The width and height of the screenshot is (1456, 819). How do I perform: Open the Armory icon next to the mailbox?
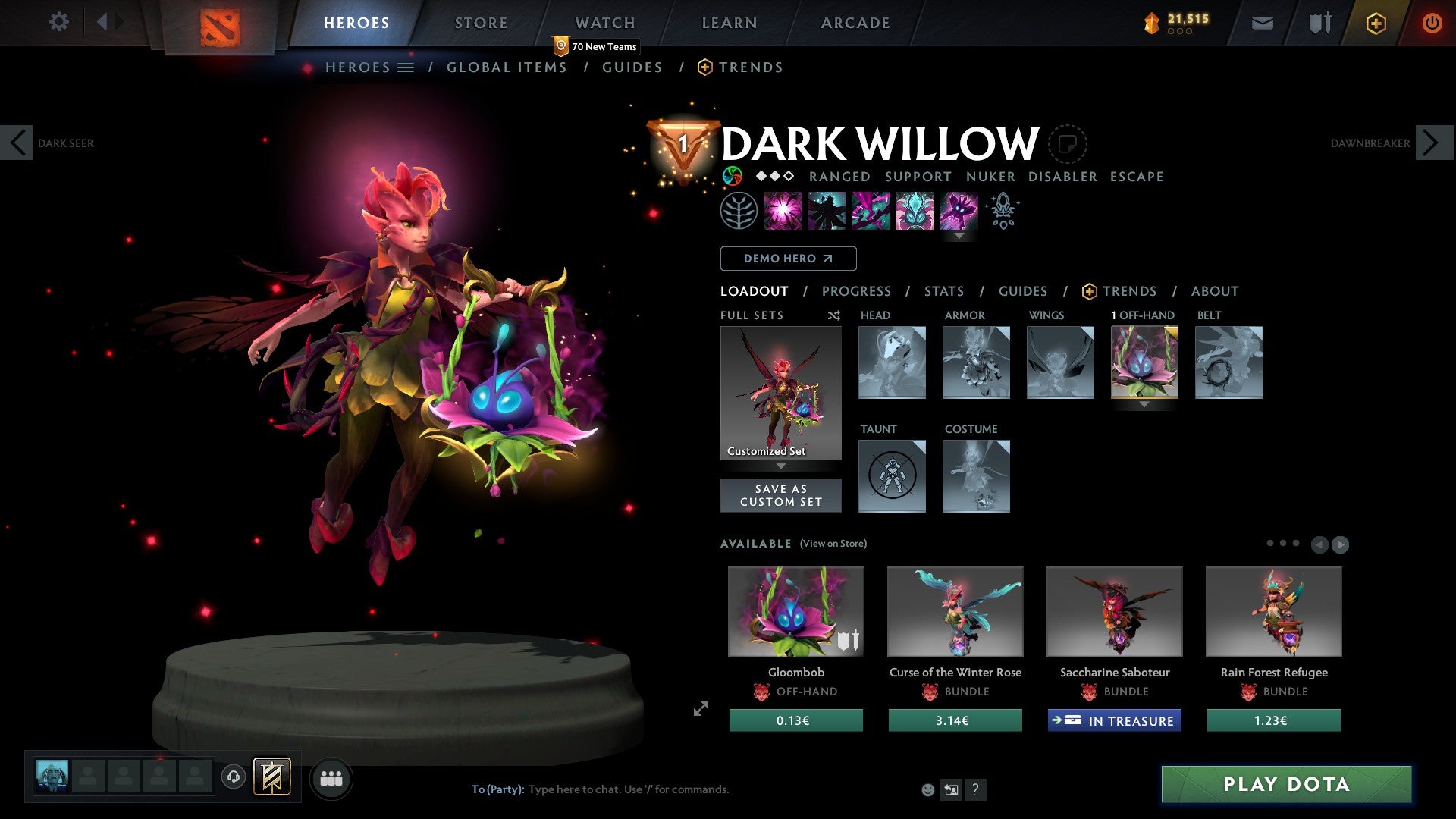point(1319,22)
